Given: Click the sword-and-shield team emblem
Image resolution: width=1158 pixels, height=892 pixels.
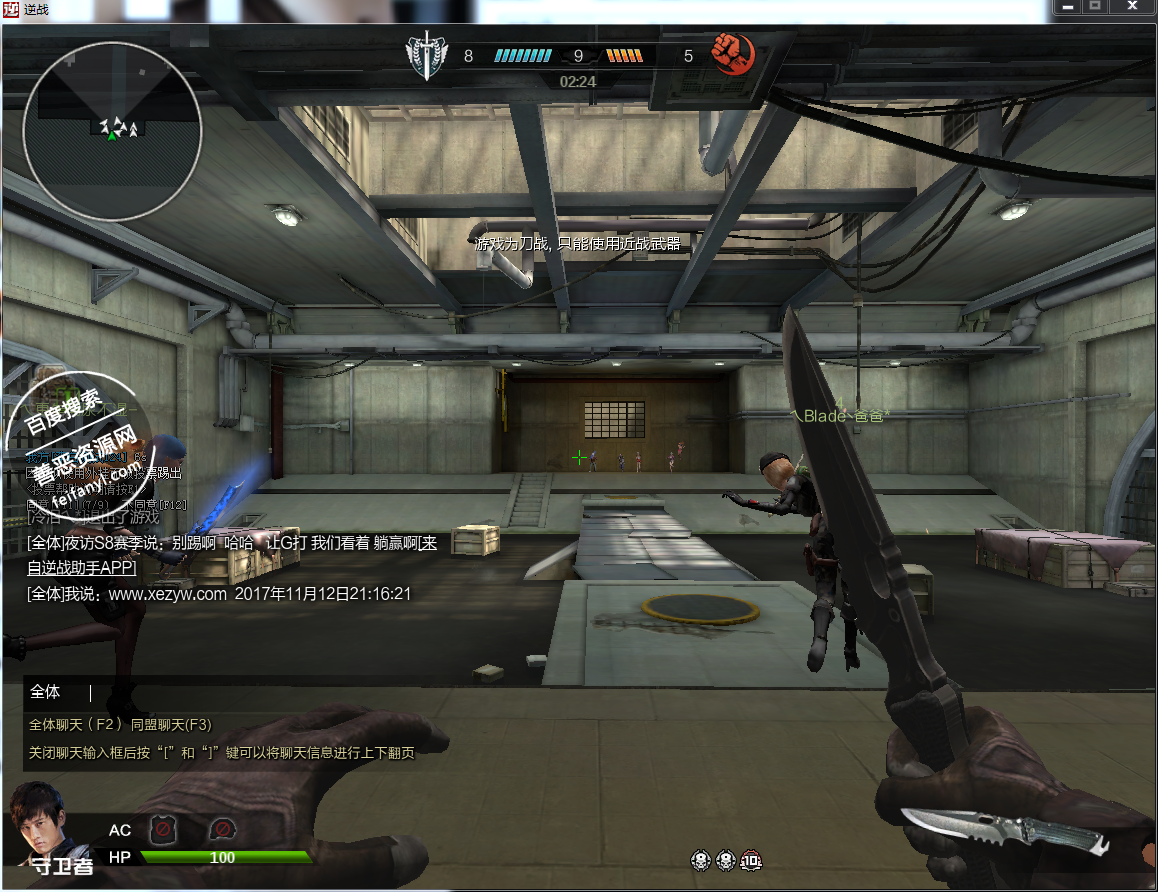Looking at the screenshot, I should (426, 55).
